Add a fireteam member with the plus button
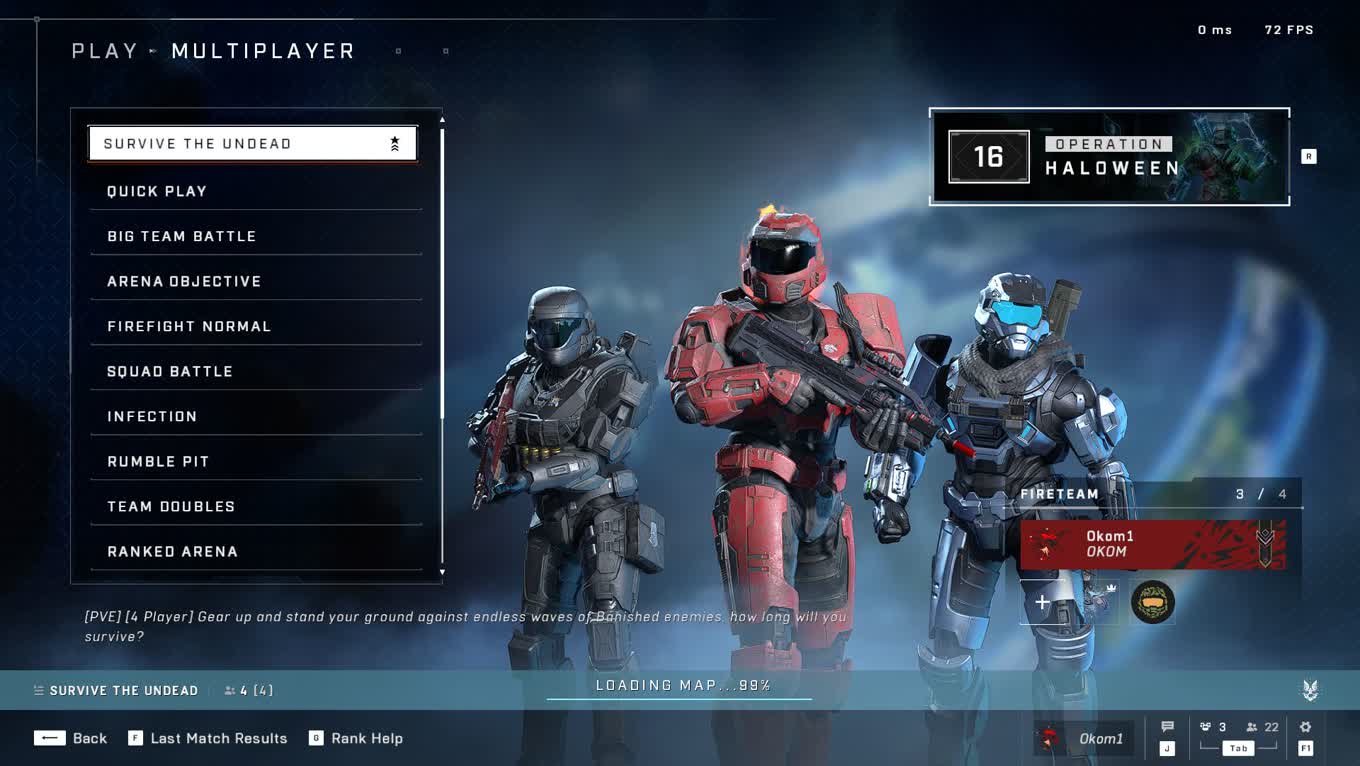This screenshot has width=1360, height=766. [x=1042, y=602]
